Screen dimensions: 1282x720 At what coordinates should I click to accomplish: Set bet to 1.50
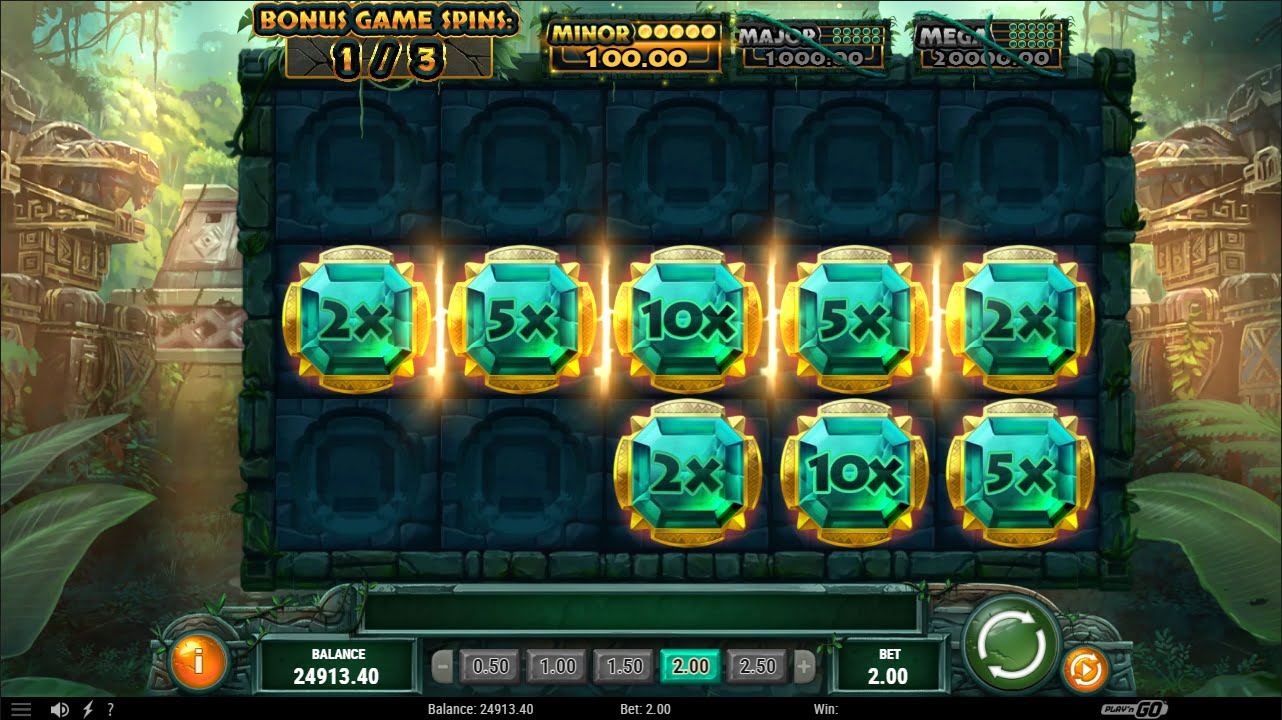coord(624,666)
